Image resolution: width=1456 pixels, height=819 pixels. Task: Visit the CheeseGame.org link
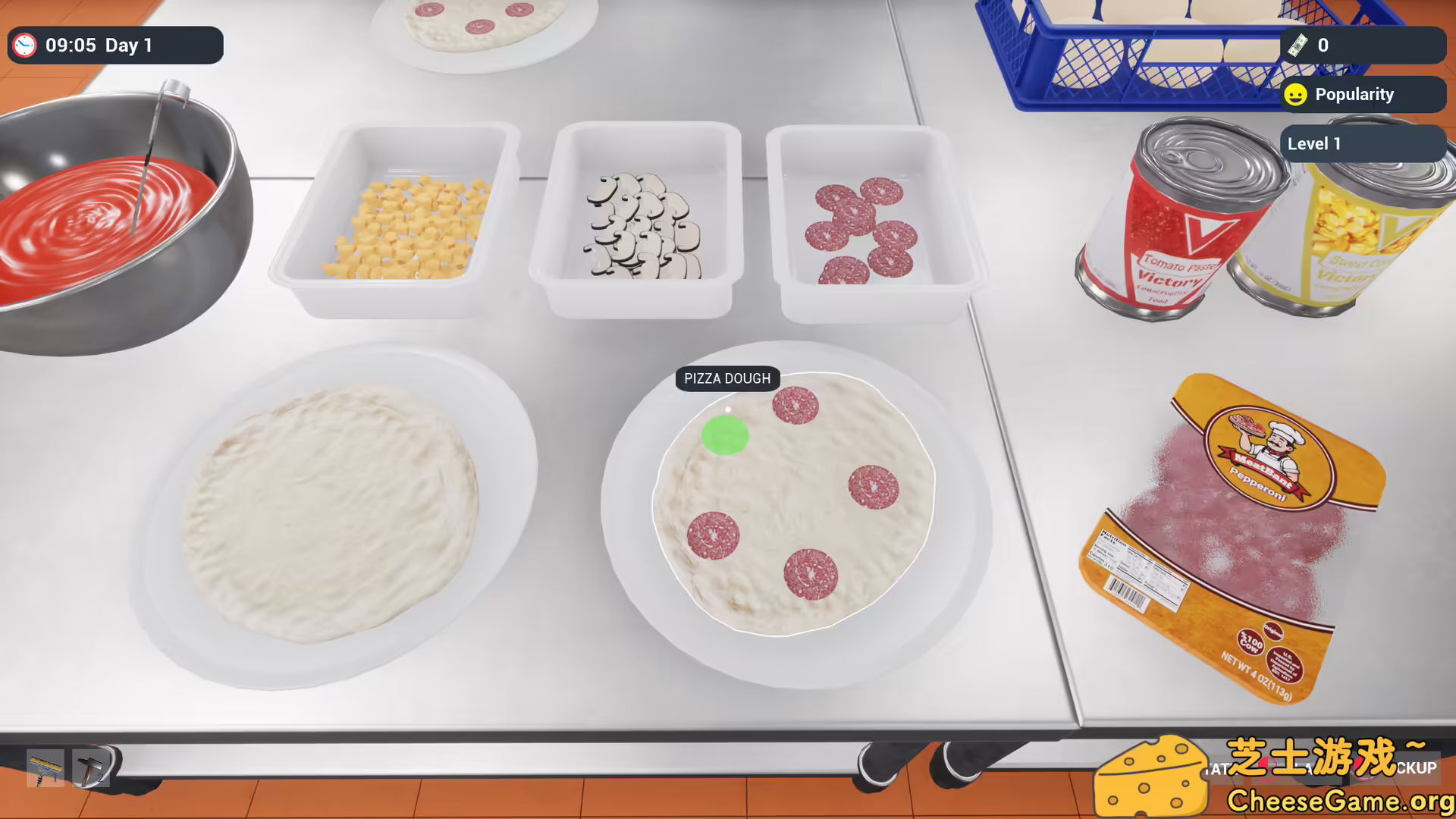1333,799
